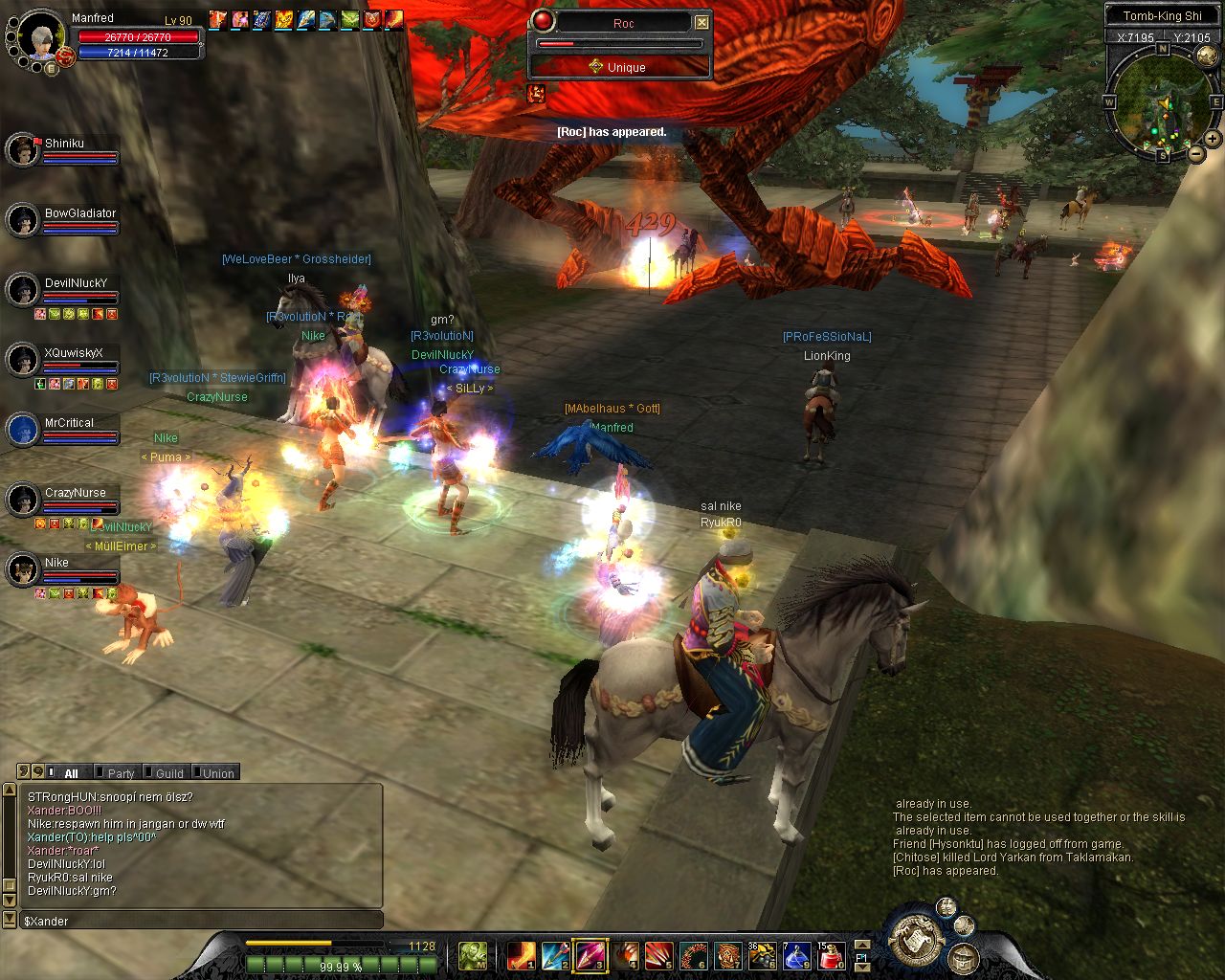
Task: Zoom out the minimap with minus button
Action: click(1195, 153)
